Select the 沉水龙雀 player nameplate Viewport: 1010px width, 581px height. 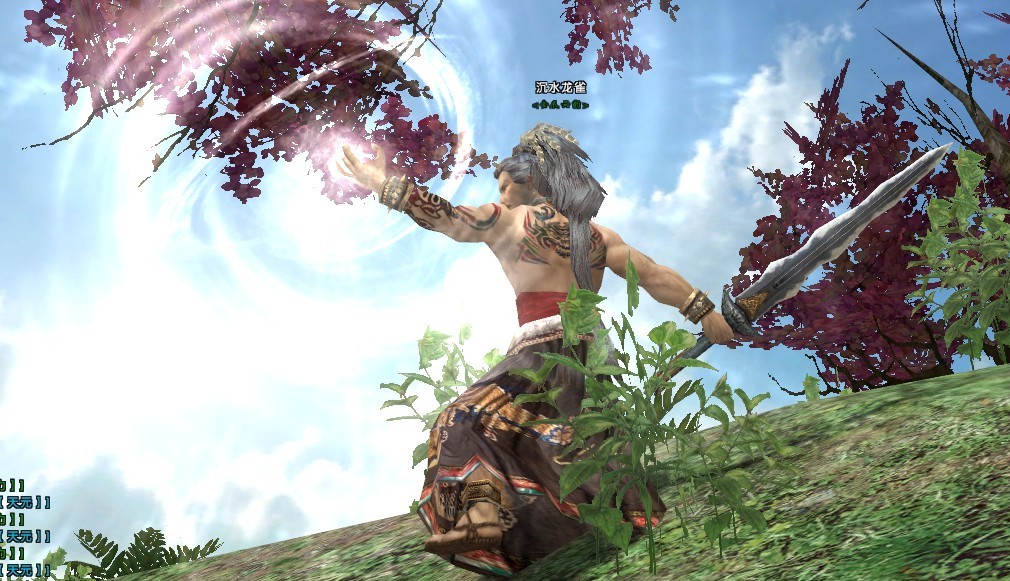[560, 88]
